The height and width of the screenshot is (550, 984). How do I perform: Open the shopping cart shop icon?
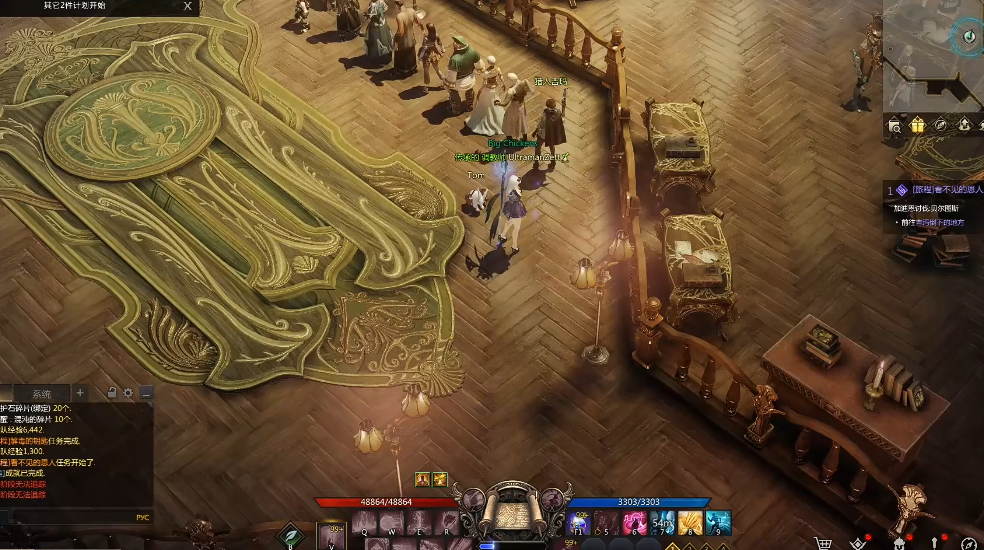coord(824,543)
